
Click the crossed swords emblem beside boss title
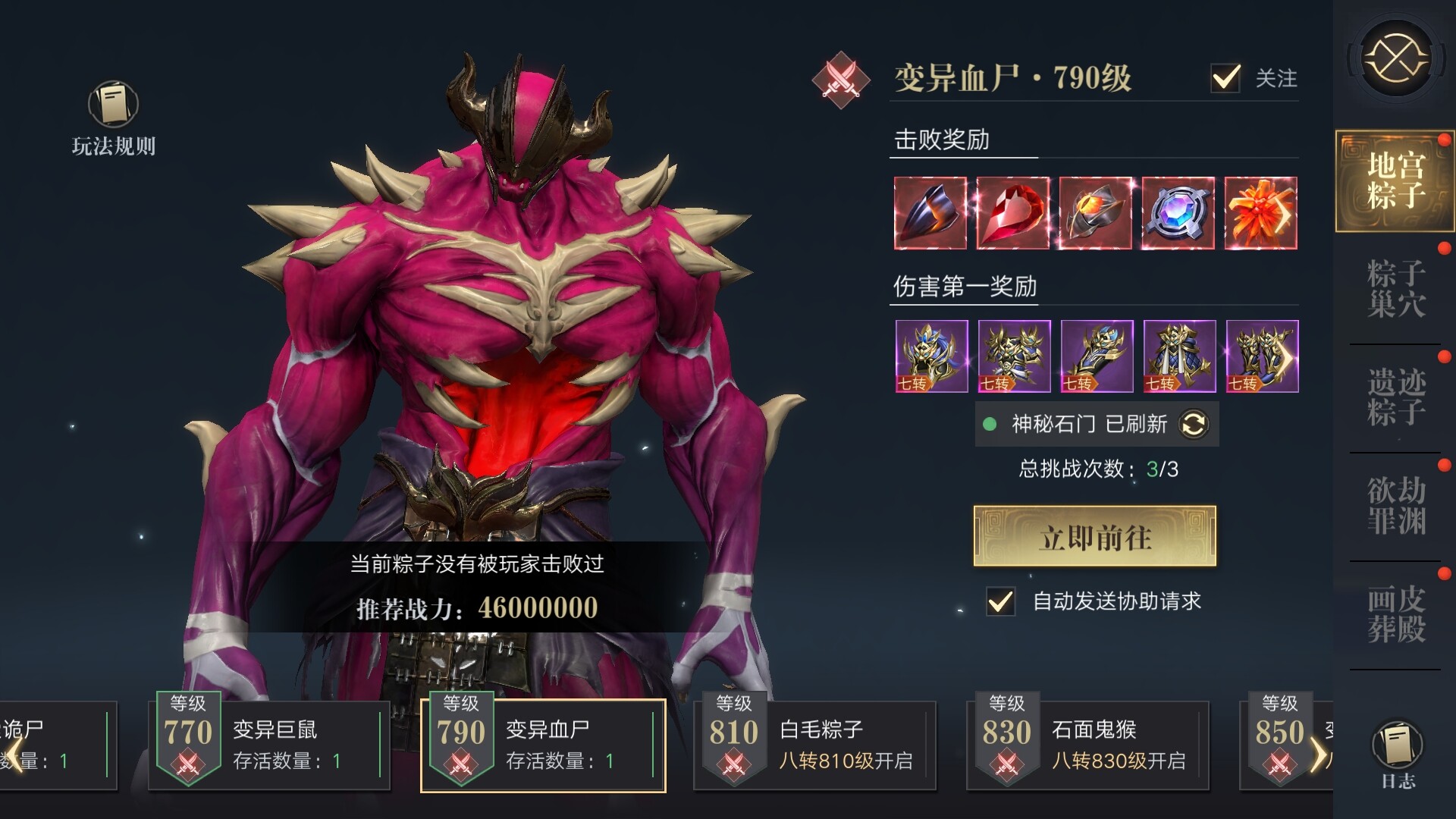(840, 78)
